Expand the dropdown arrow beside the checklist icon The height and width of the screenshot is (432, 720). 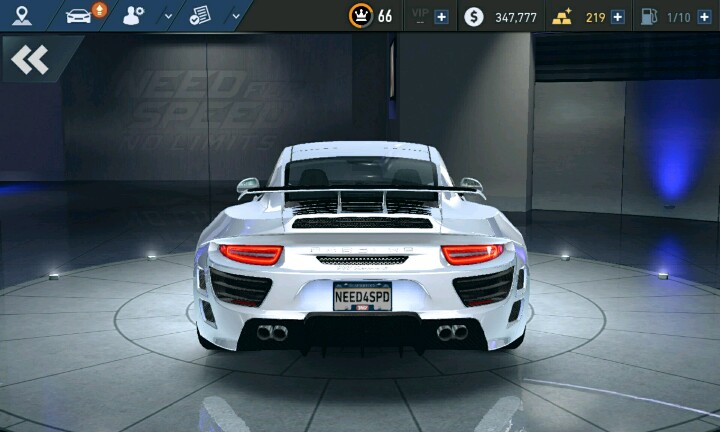[235, 16]
